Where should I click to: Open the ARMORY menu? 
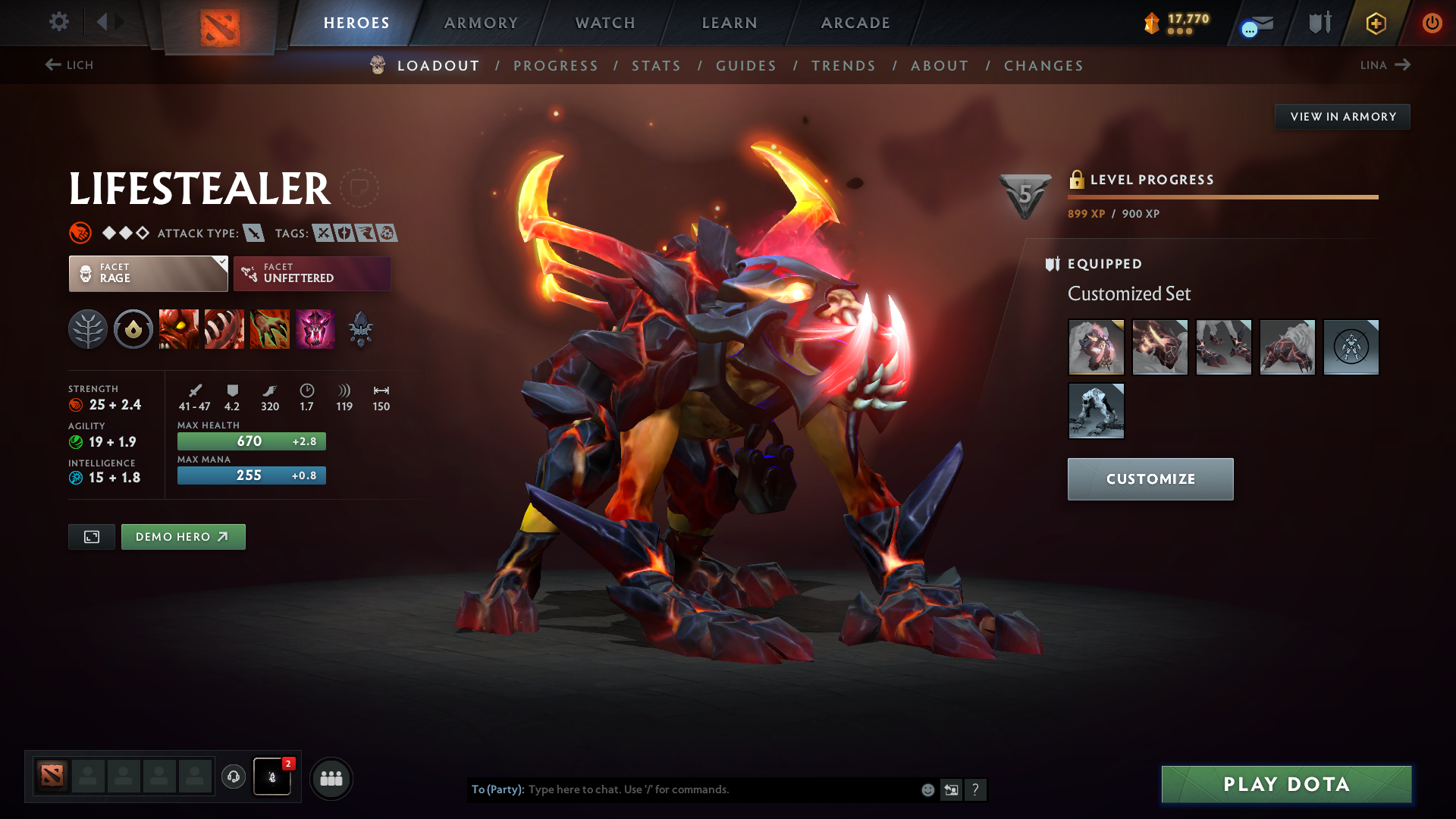coord(481,23)
